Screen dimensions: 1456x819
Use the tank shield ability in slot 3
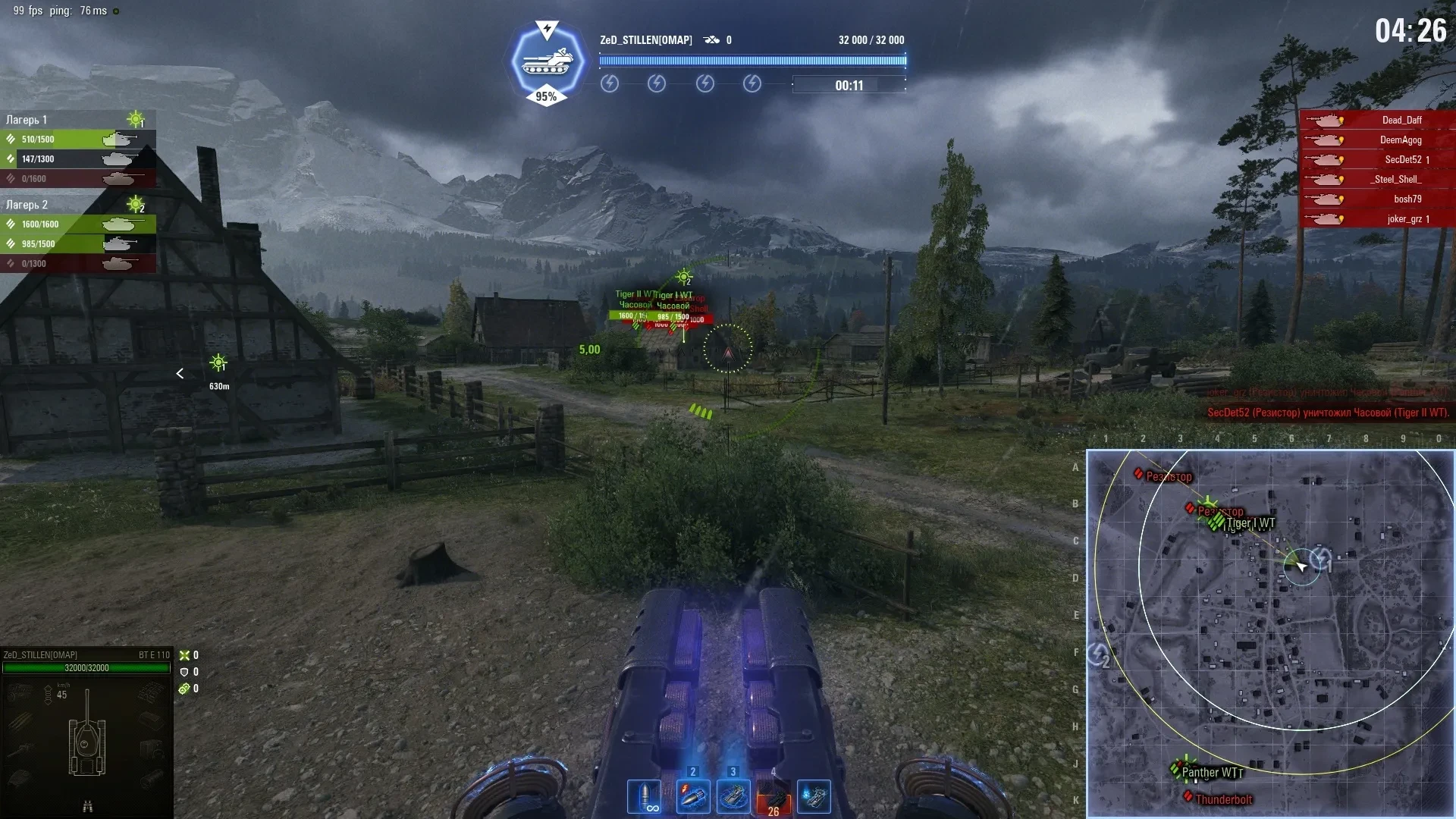[733, 797]
